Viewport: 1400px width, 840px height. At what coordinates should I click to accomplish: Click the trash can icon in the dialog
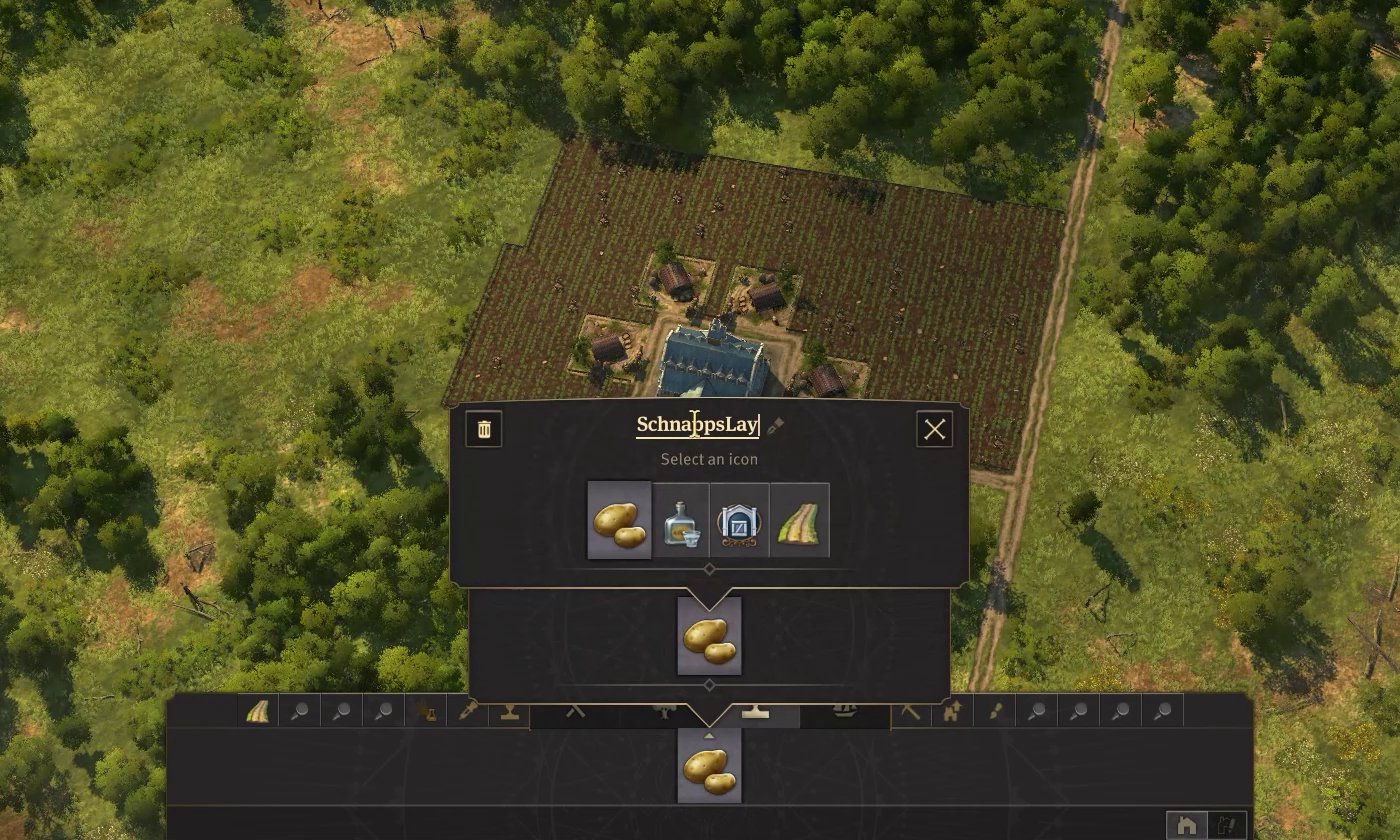pos(483,430)
